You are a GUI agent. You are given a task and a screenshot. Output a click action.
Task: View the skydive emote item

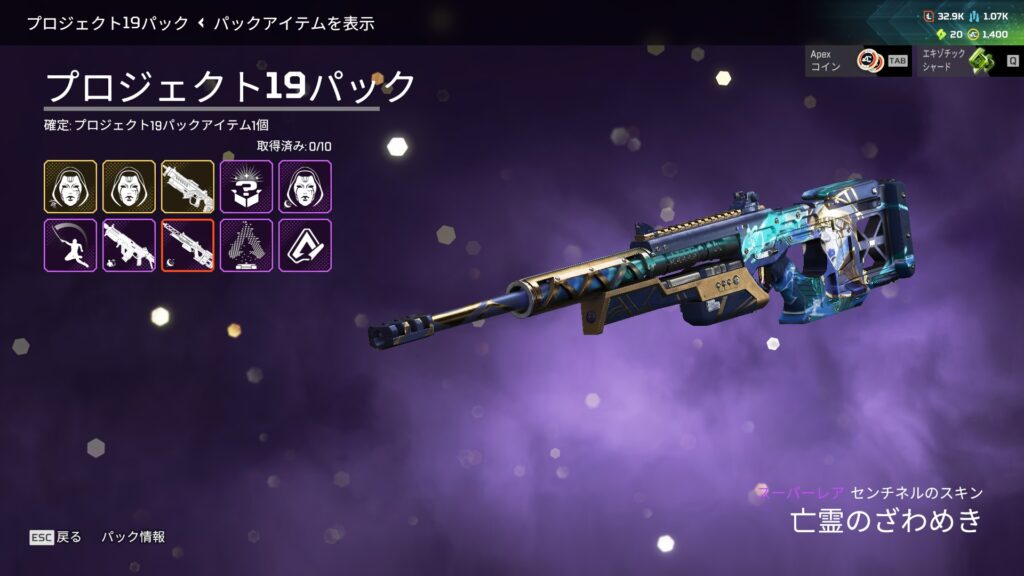pyautogui.click(x=70, y=245)
